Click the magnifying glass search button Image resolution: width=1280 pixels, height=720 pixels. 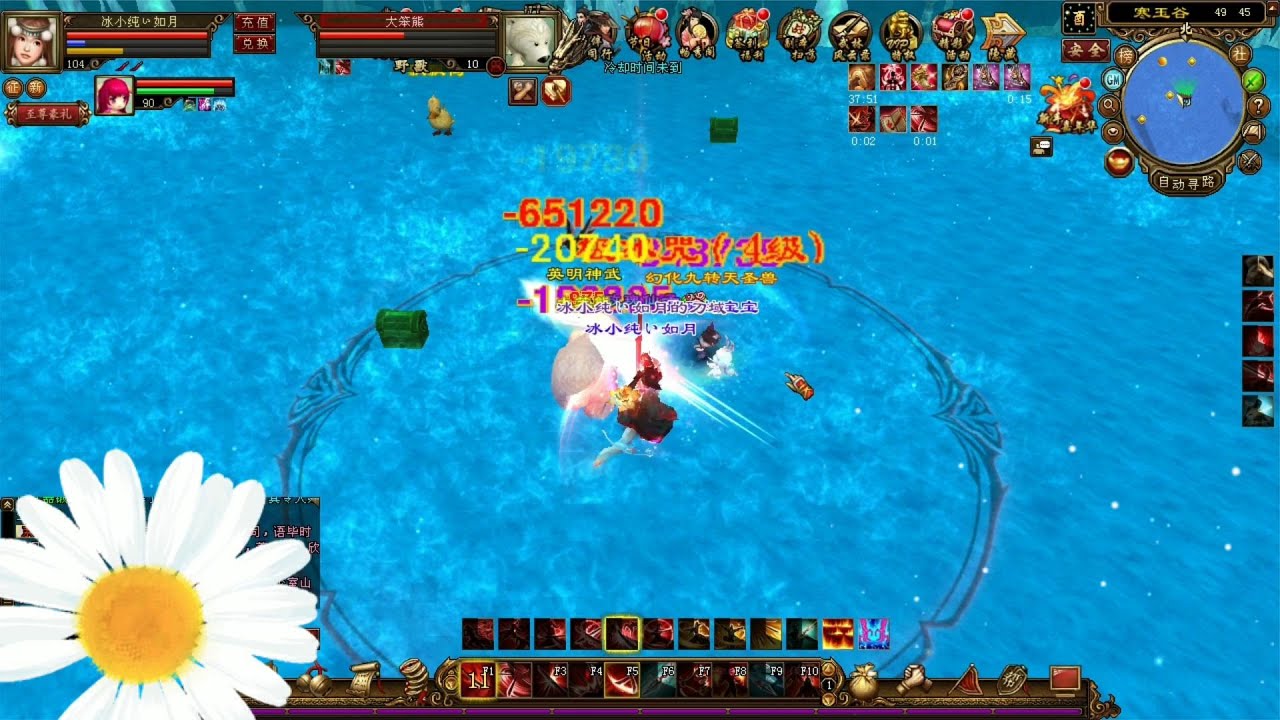[1109, 105]
